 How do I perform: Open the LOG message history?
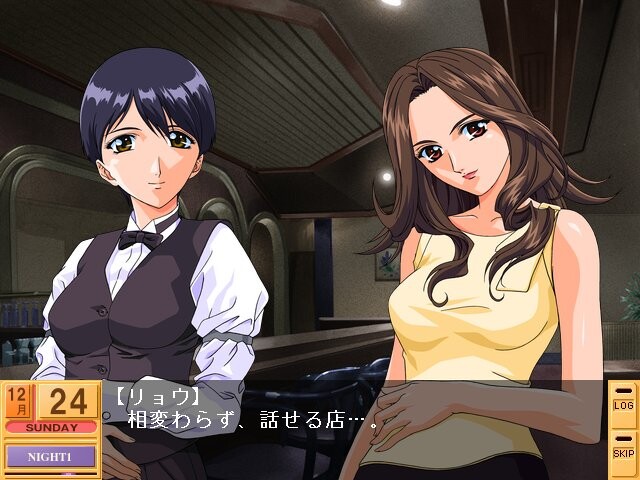(623, 403)
